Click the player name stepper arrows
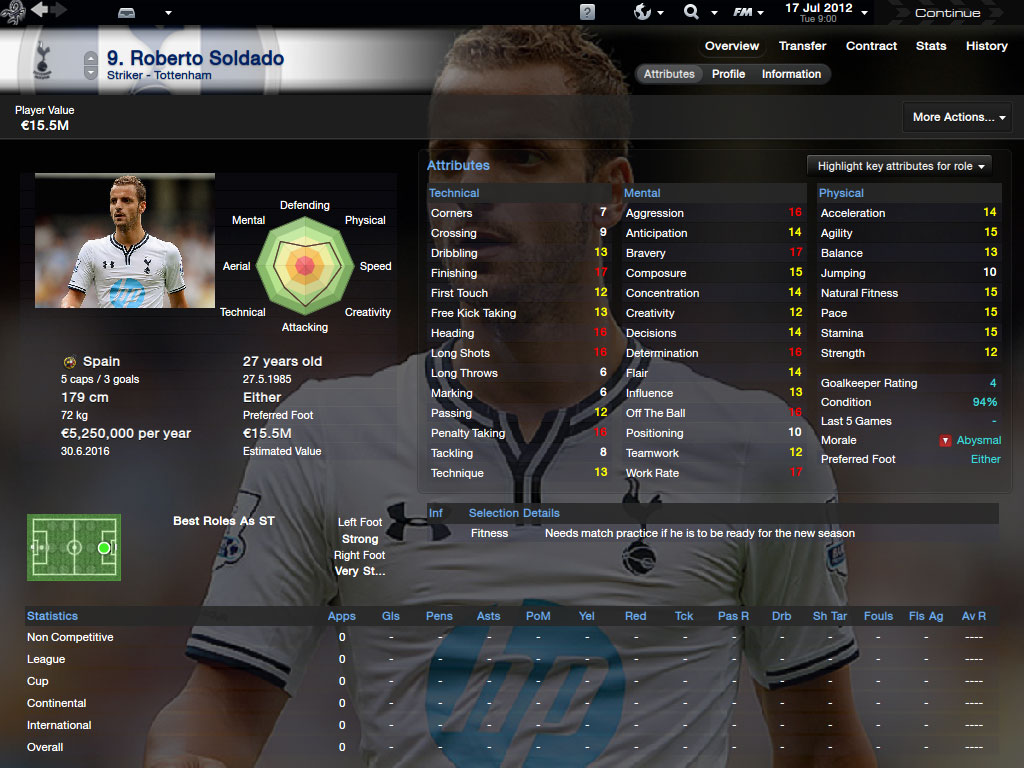The width and height of the screenshot is (1024, 768). [91, 66]
